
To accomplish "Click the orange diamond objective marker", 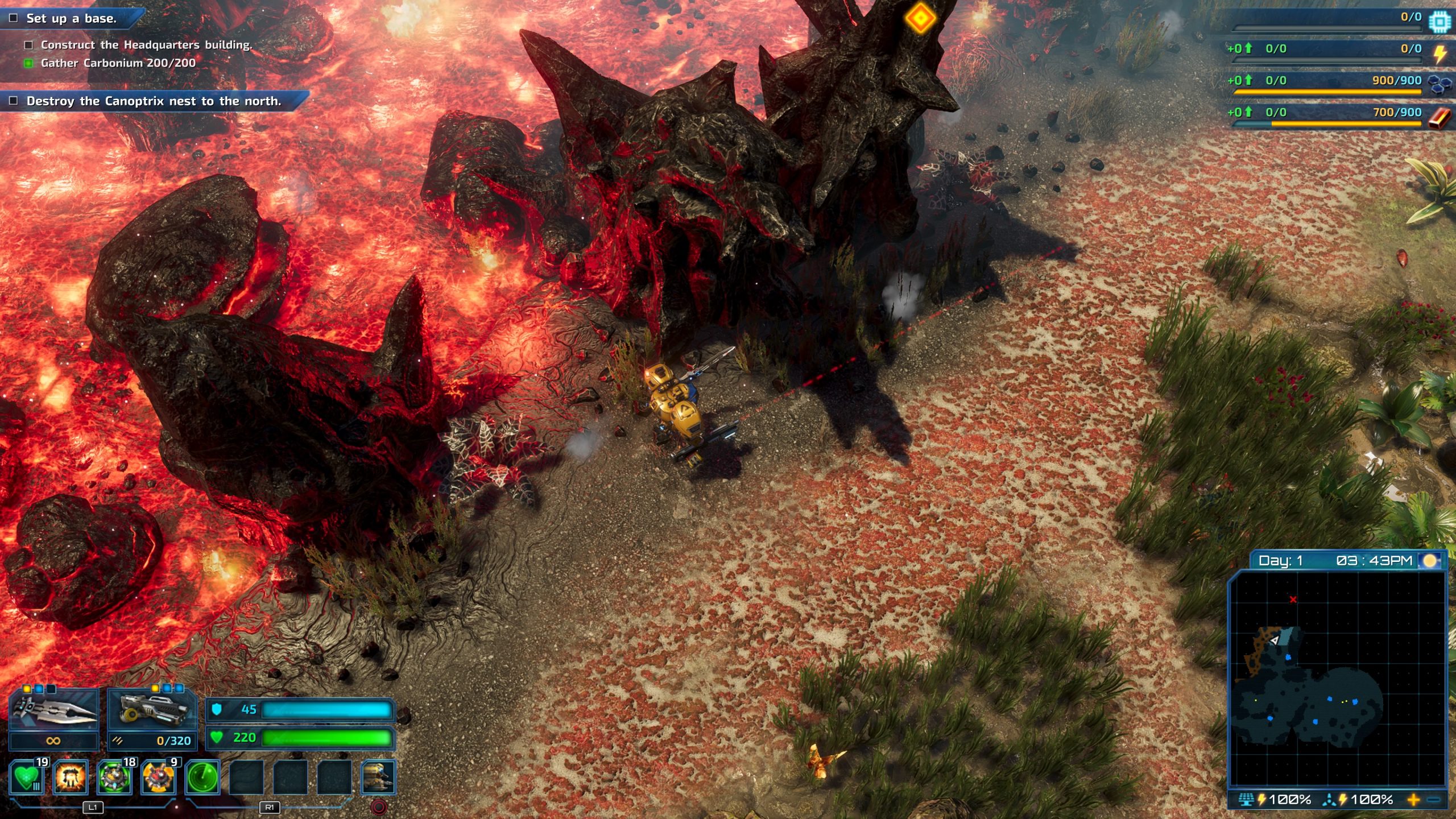I will click(x=920, y=18).
